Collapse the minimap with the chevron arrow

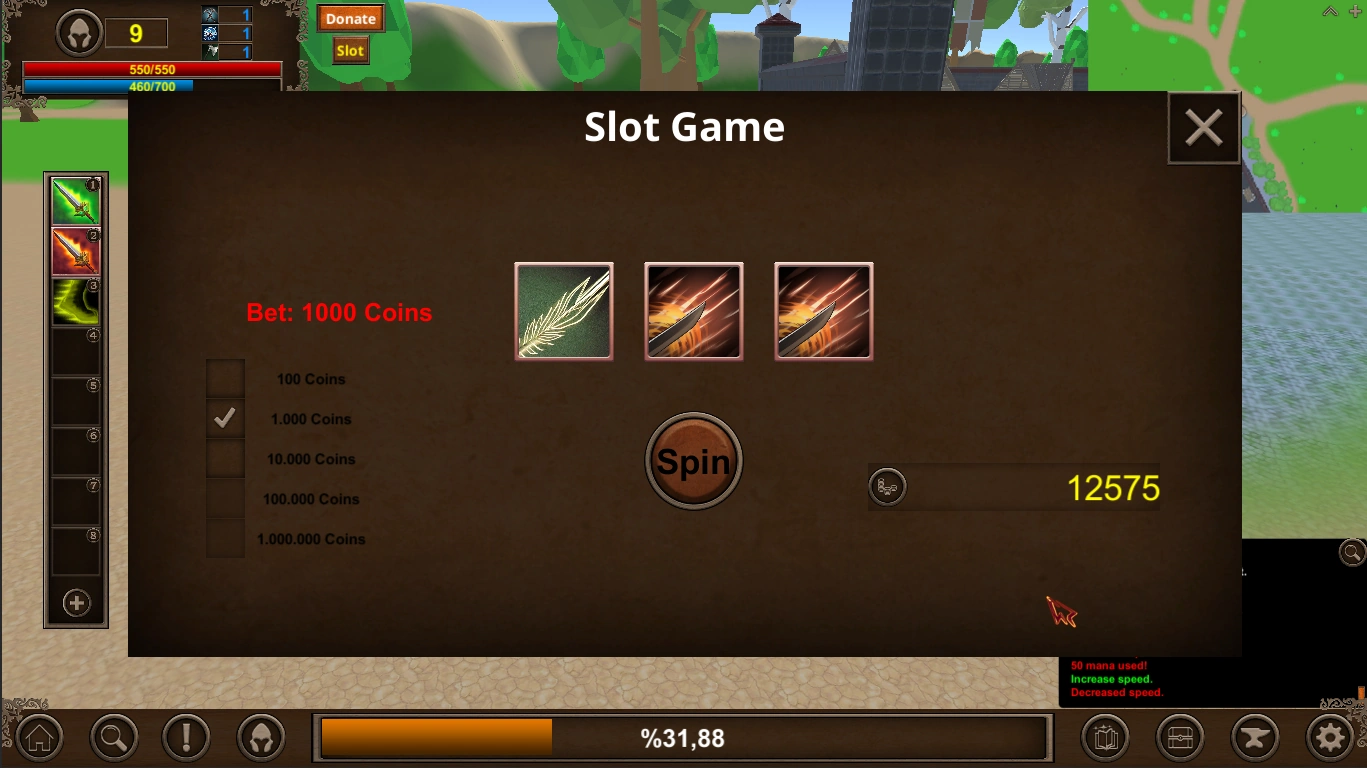point(1329,11)
